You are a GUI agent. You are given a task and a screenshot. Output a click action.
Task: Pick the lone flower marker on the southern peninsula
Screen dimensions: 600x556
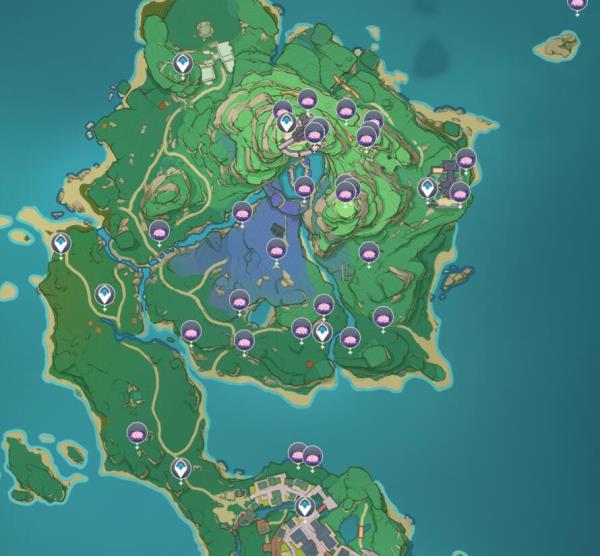(x=137, y=434)
